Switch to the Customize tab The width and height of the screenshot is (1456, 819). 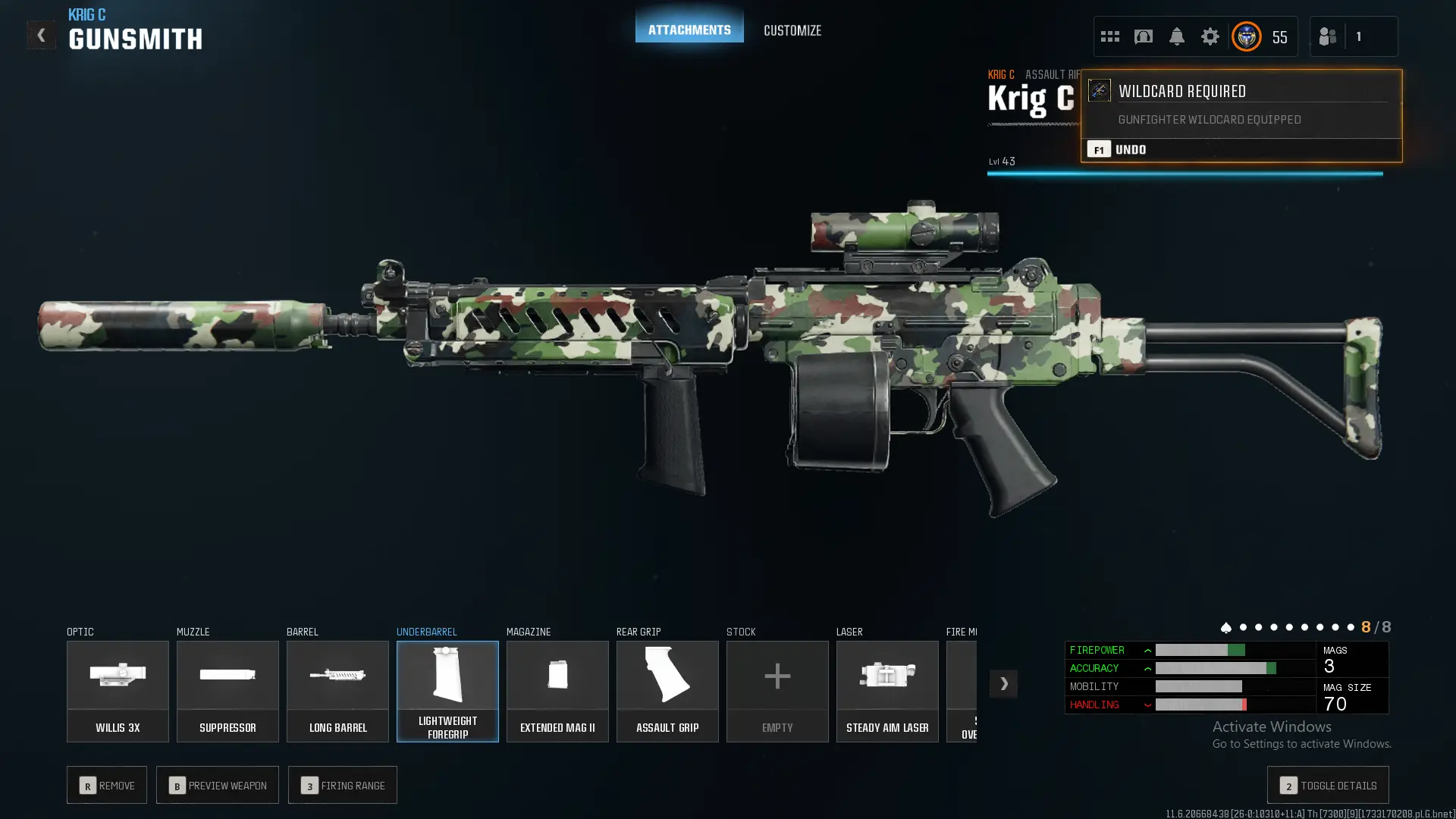[792, 30]
